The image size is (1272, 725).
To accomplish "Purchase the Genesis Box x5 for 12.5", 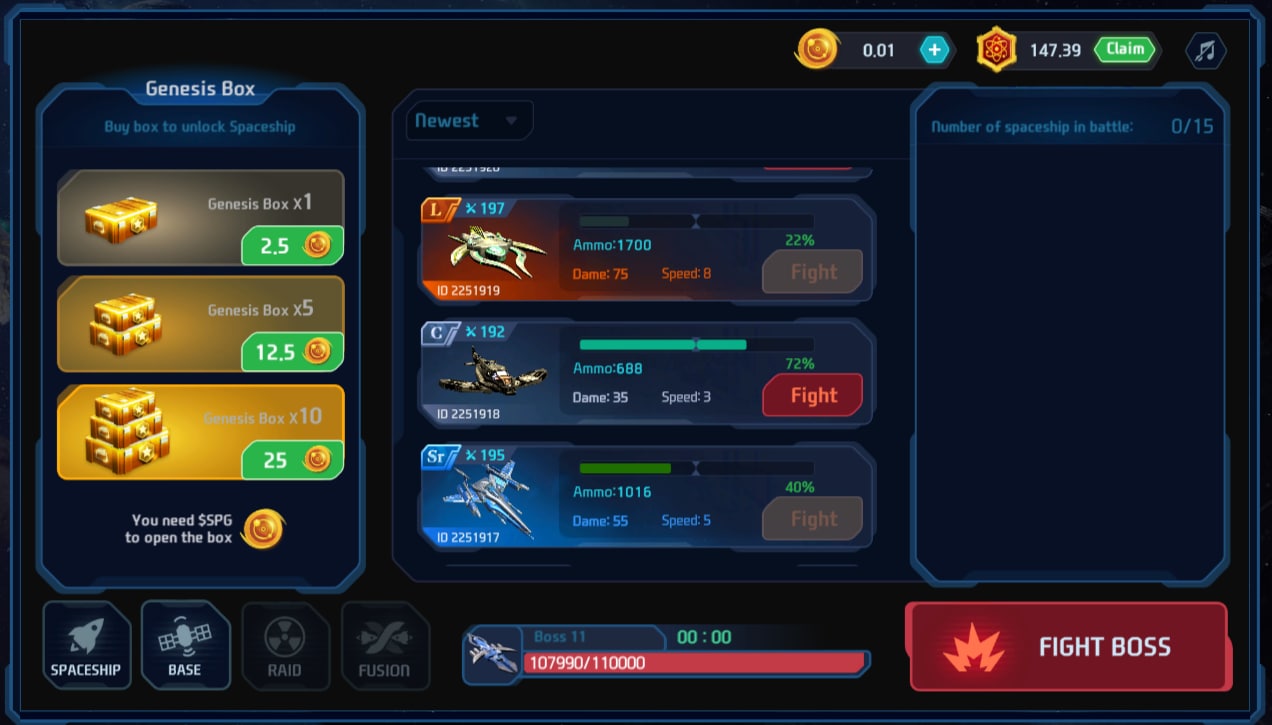I will tap(292, 352).
